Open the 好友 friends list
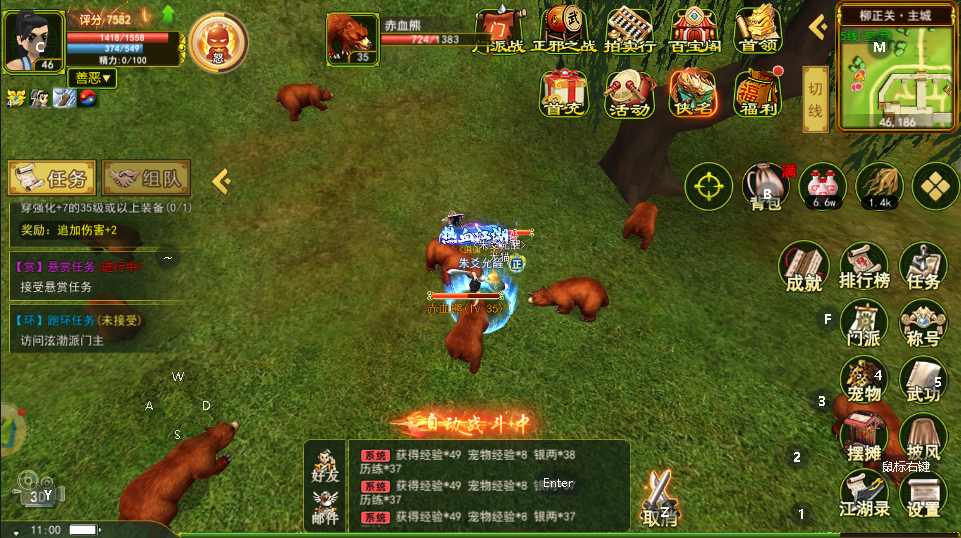This screenshot has width=961, height=538. click(325, 466)
